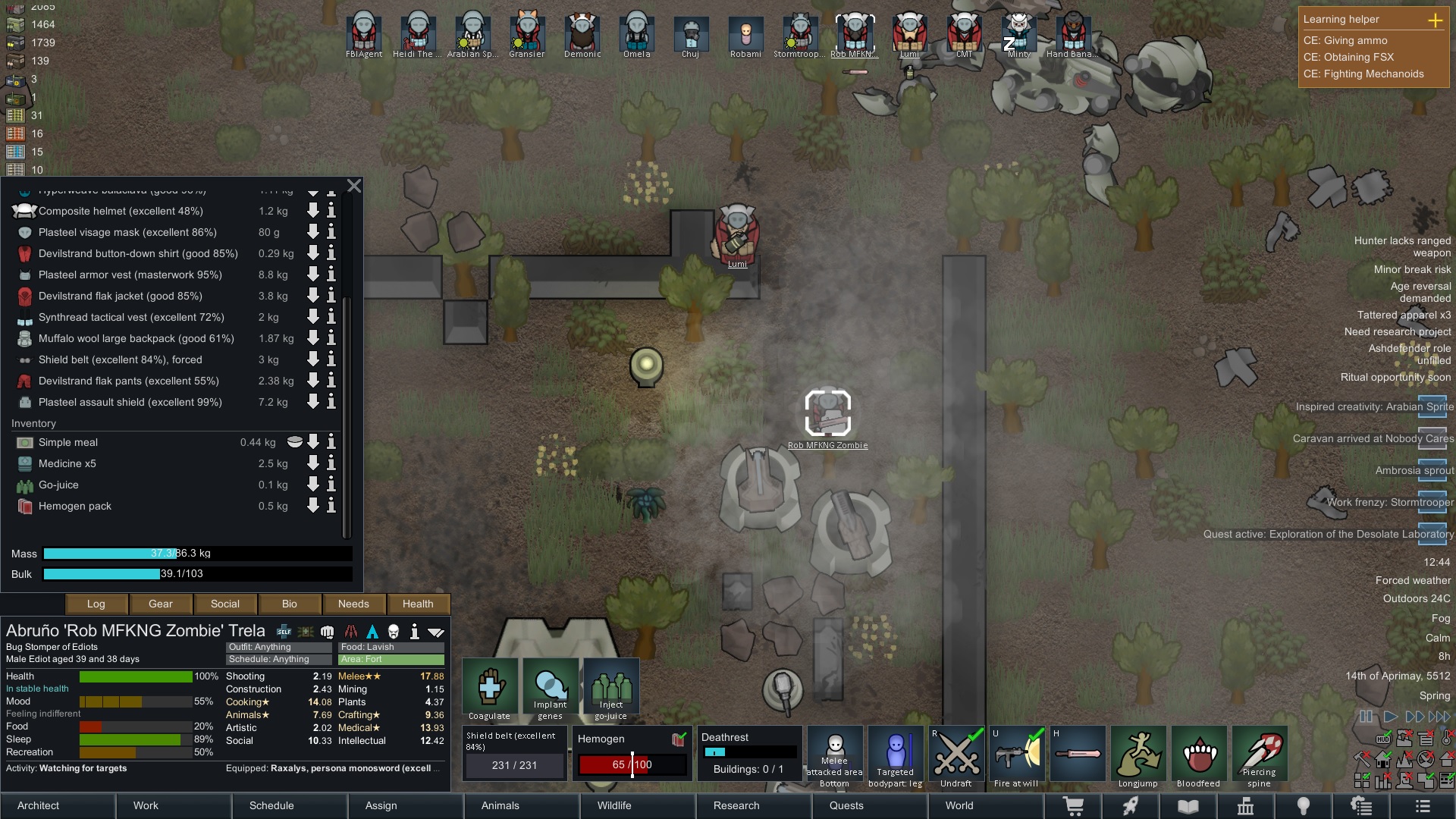1456x819 pixels.
Task: Click Inject go-juice command
Action: [x=611, y=689]
